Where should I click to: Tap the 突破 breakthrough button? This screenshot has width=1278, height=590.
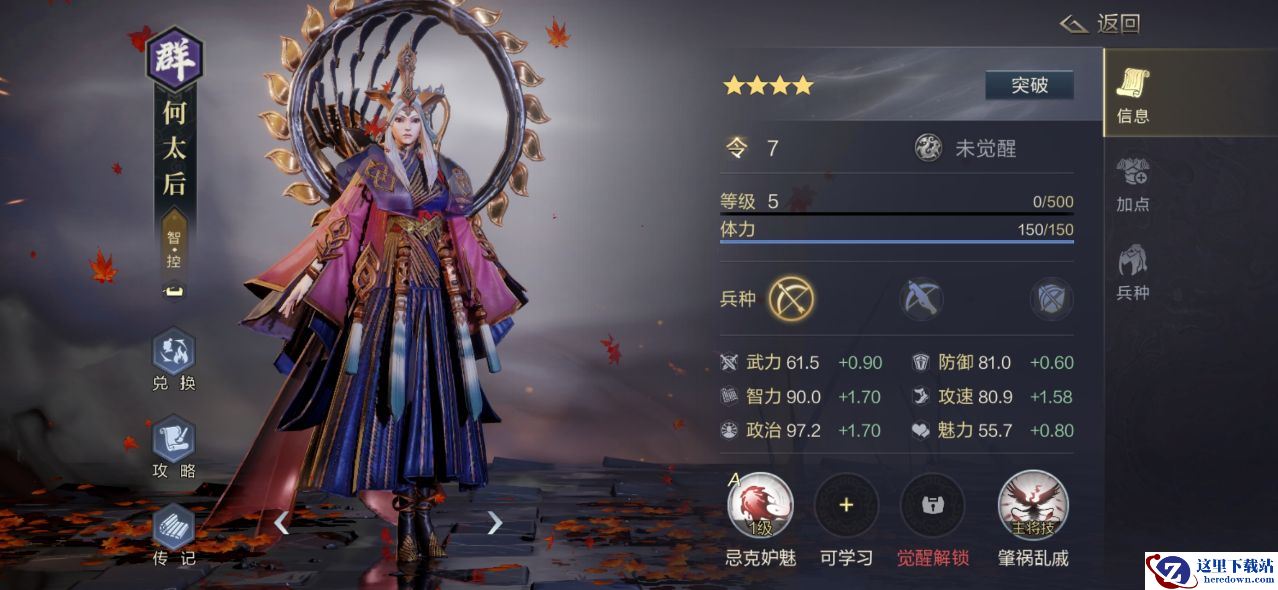click(x=1029, y=85)
